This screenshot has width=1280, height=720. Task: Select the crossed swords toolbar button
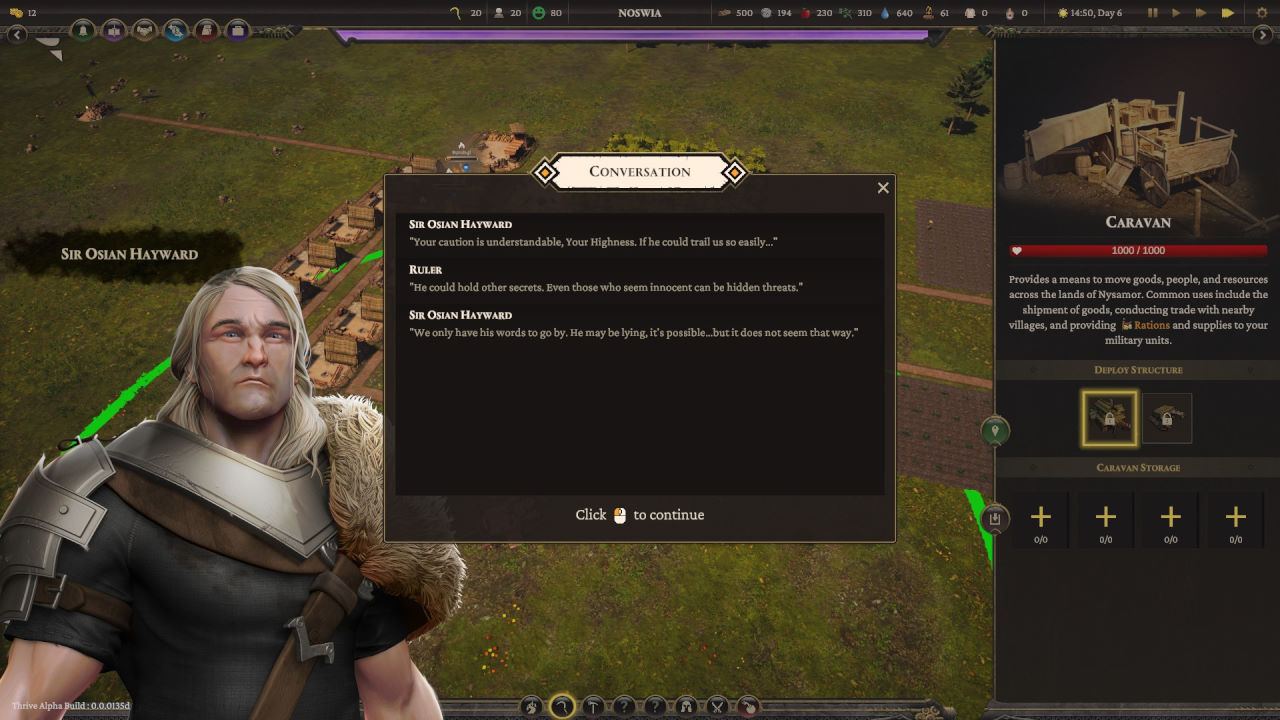pos(717,706)
